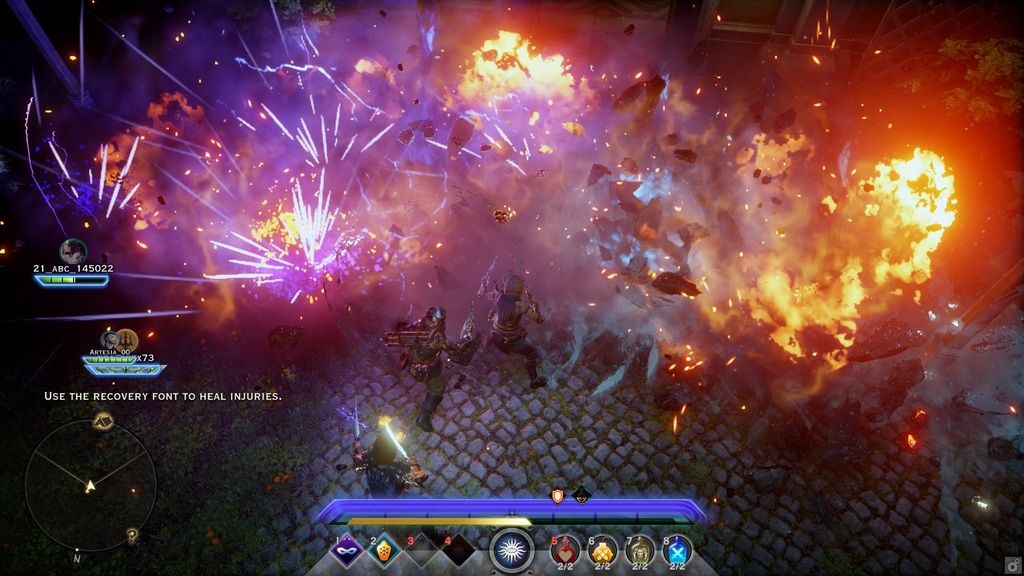Select party member 21_abc_145022's portrait
Image resolution: width=1024 pixels, height=576 pixels.
(x=72, y=251)
